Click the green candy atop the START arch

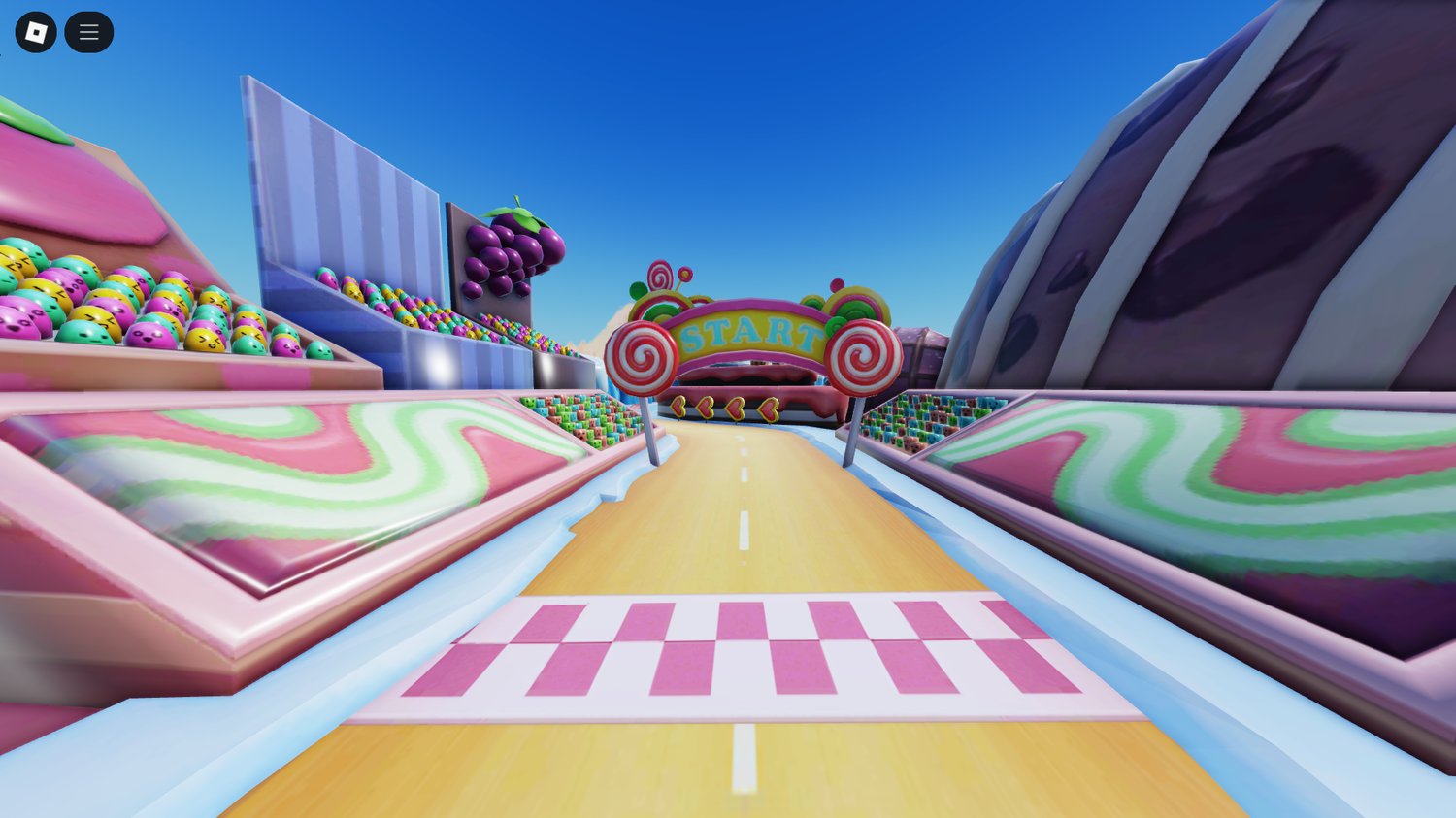[x=638, y=288]
